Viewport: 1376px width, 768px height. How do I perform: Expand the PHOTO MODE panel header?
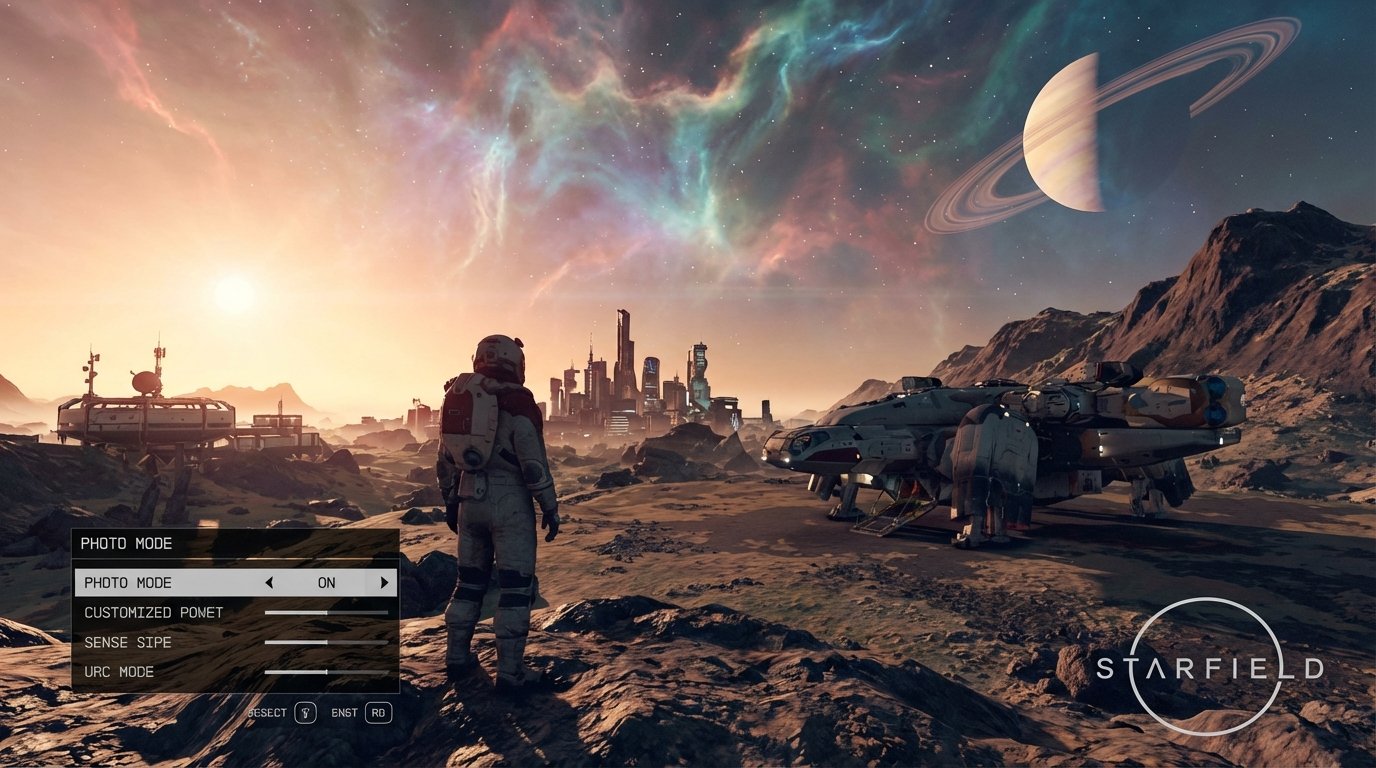point(128,544)
